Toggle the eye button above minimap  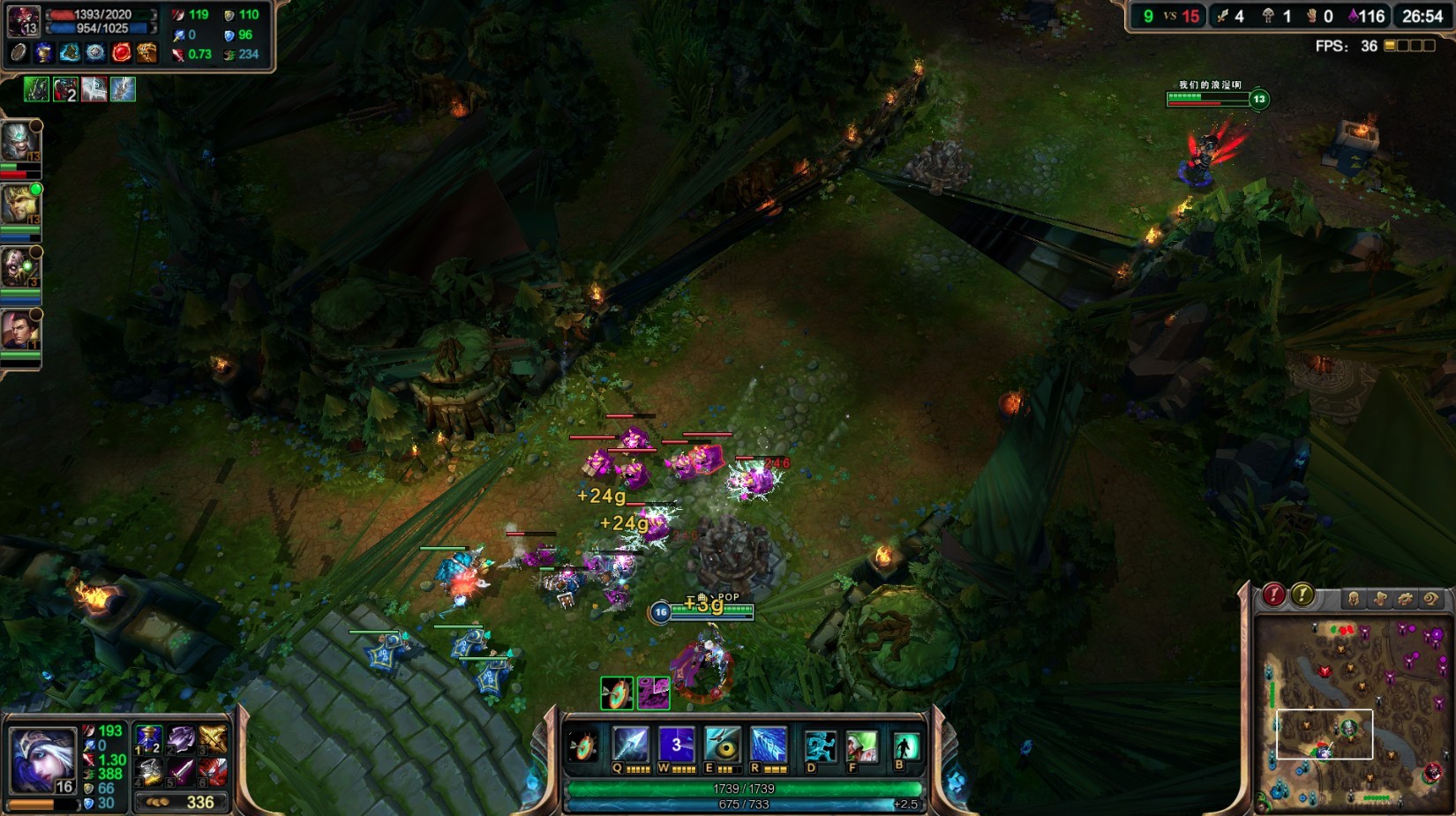point(1430,599)
